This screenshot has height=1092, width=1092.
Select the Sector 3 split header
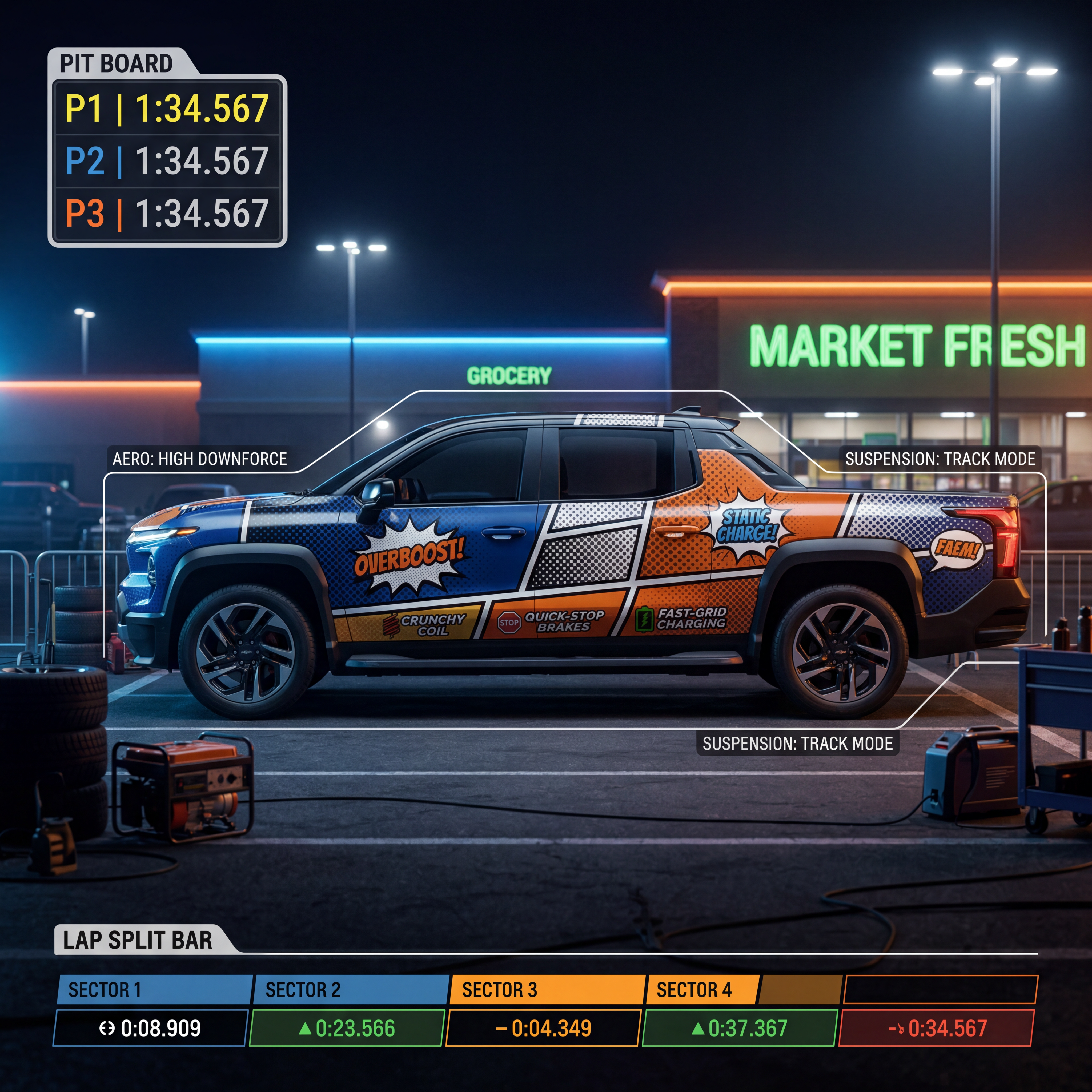pos(547,990)
